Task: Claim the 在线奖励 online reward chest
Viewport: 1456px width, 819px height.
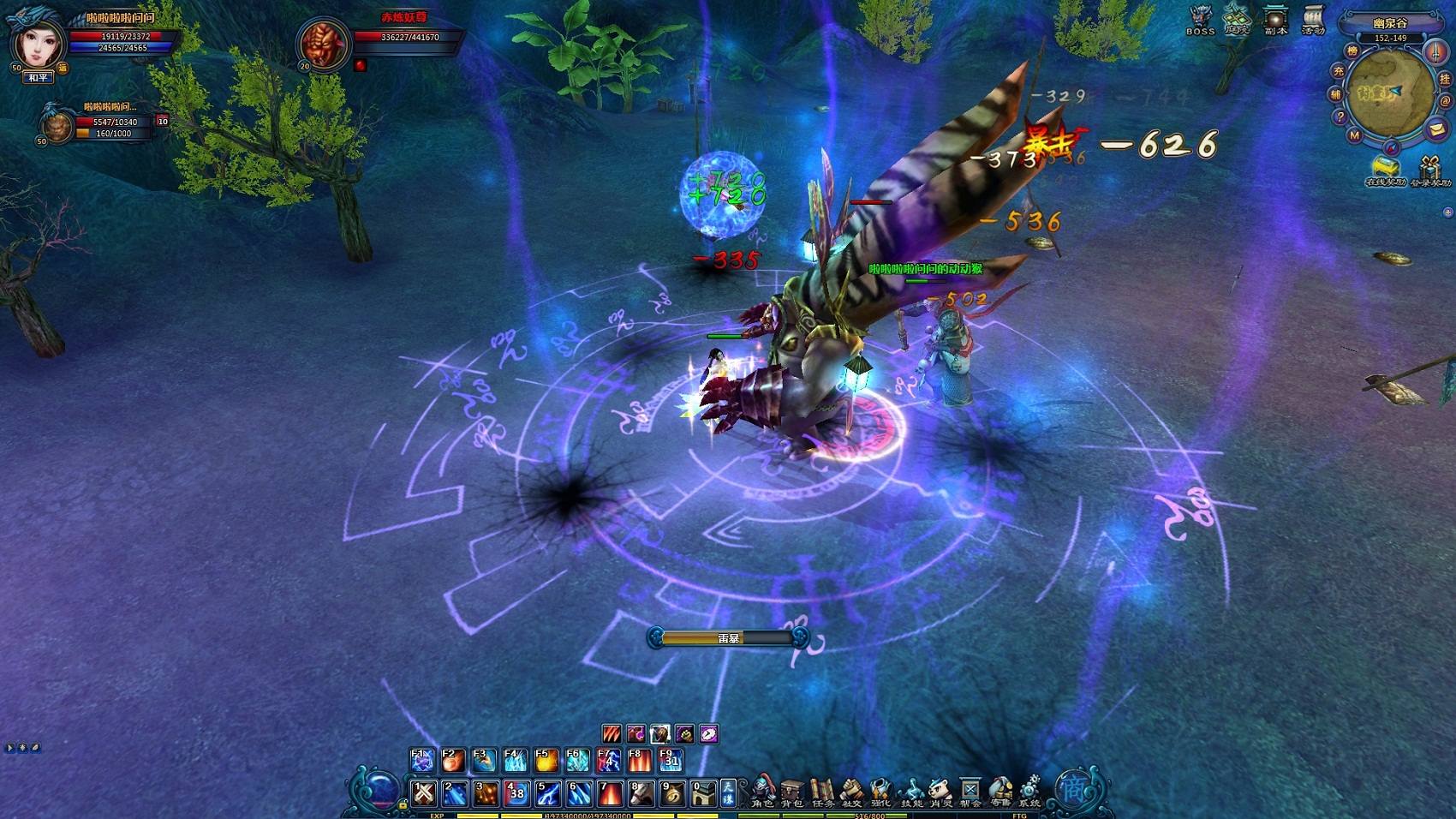Action: click(1384, 170)
